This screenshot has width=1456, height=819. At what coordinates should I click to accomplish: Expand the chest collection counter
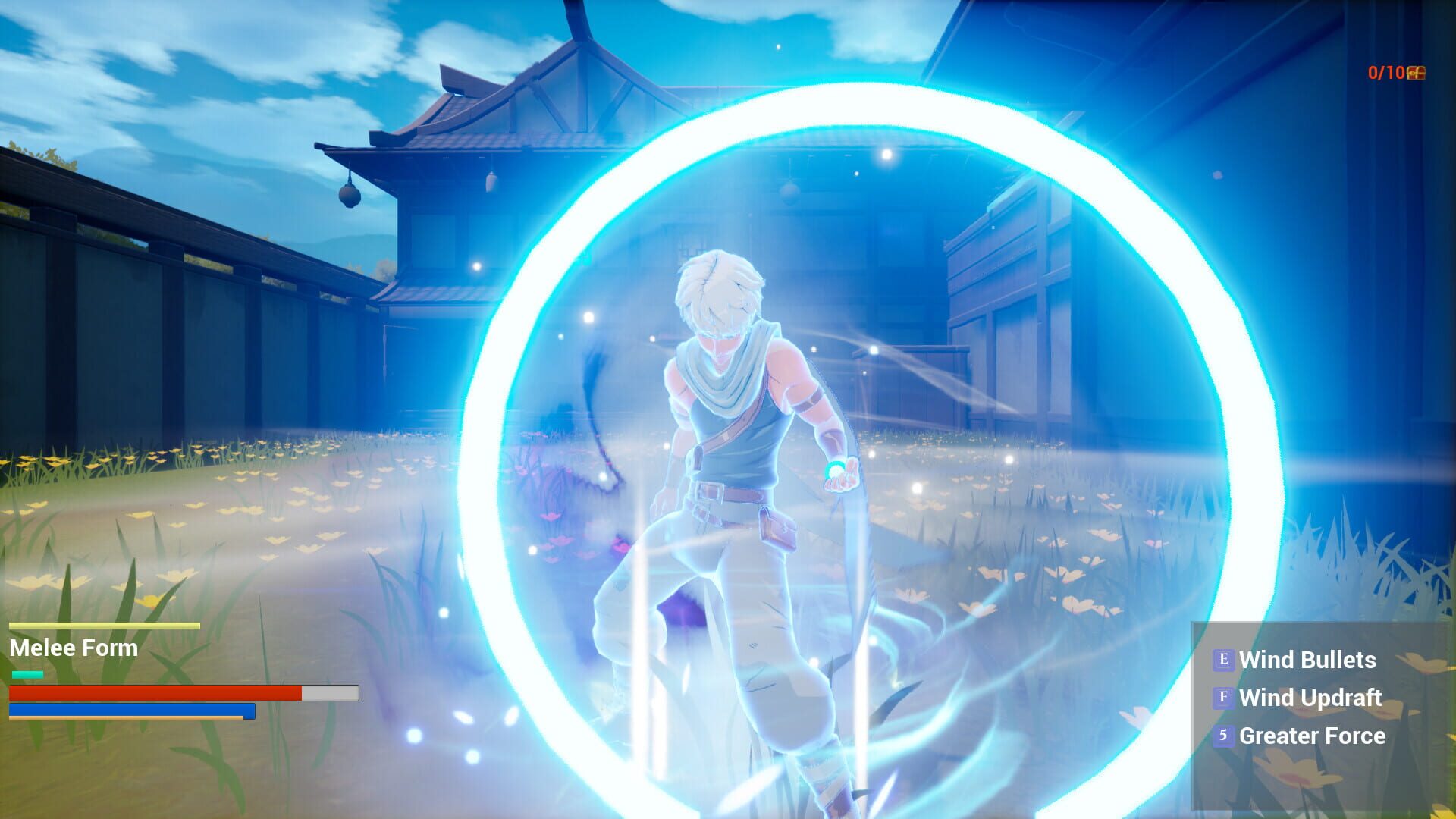tap(1399, 73)
